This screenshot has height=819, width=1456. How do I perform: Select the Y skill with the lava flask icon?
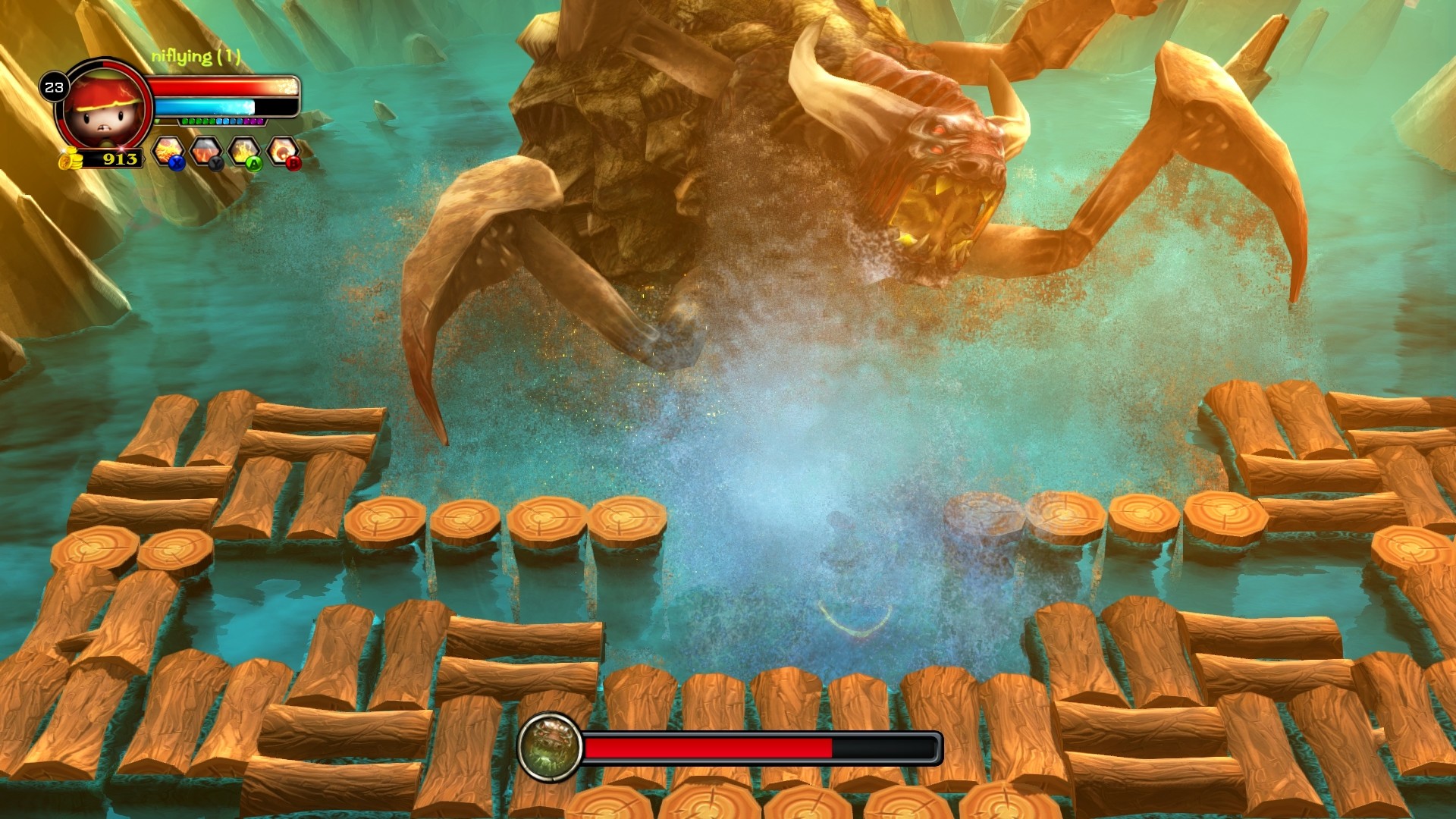207,152
